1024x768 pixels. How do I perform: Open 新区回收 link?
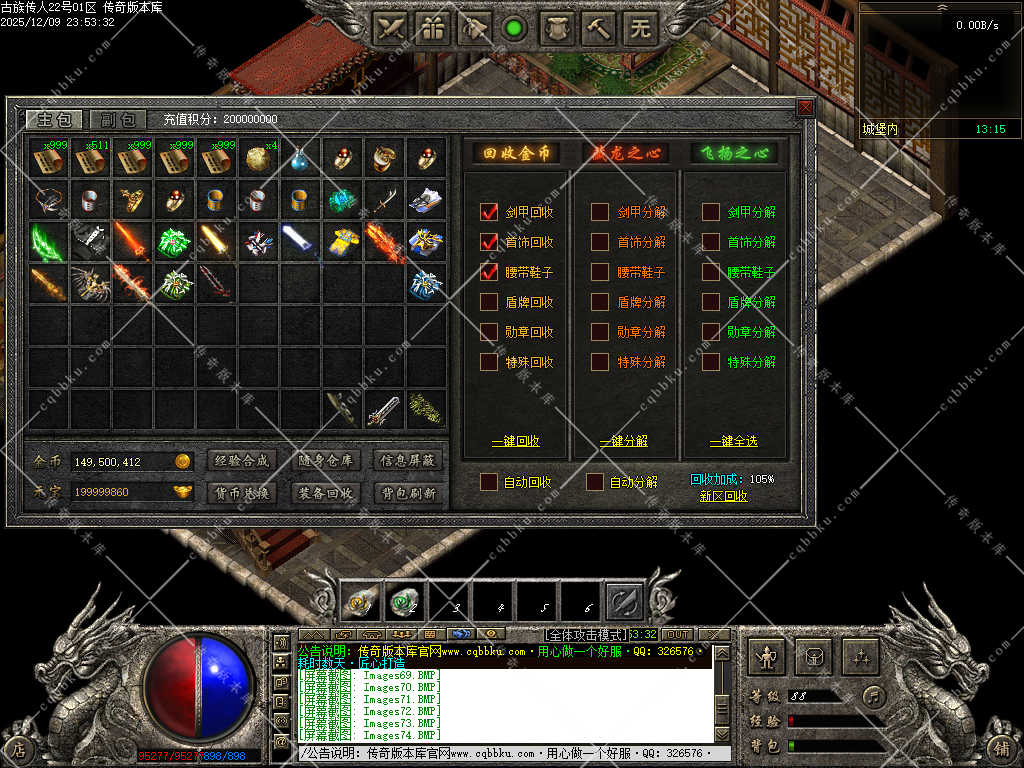[723, 496]
